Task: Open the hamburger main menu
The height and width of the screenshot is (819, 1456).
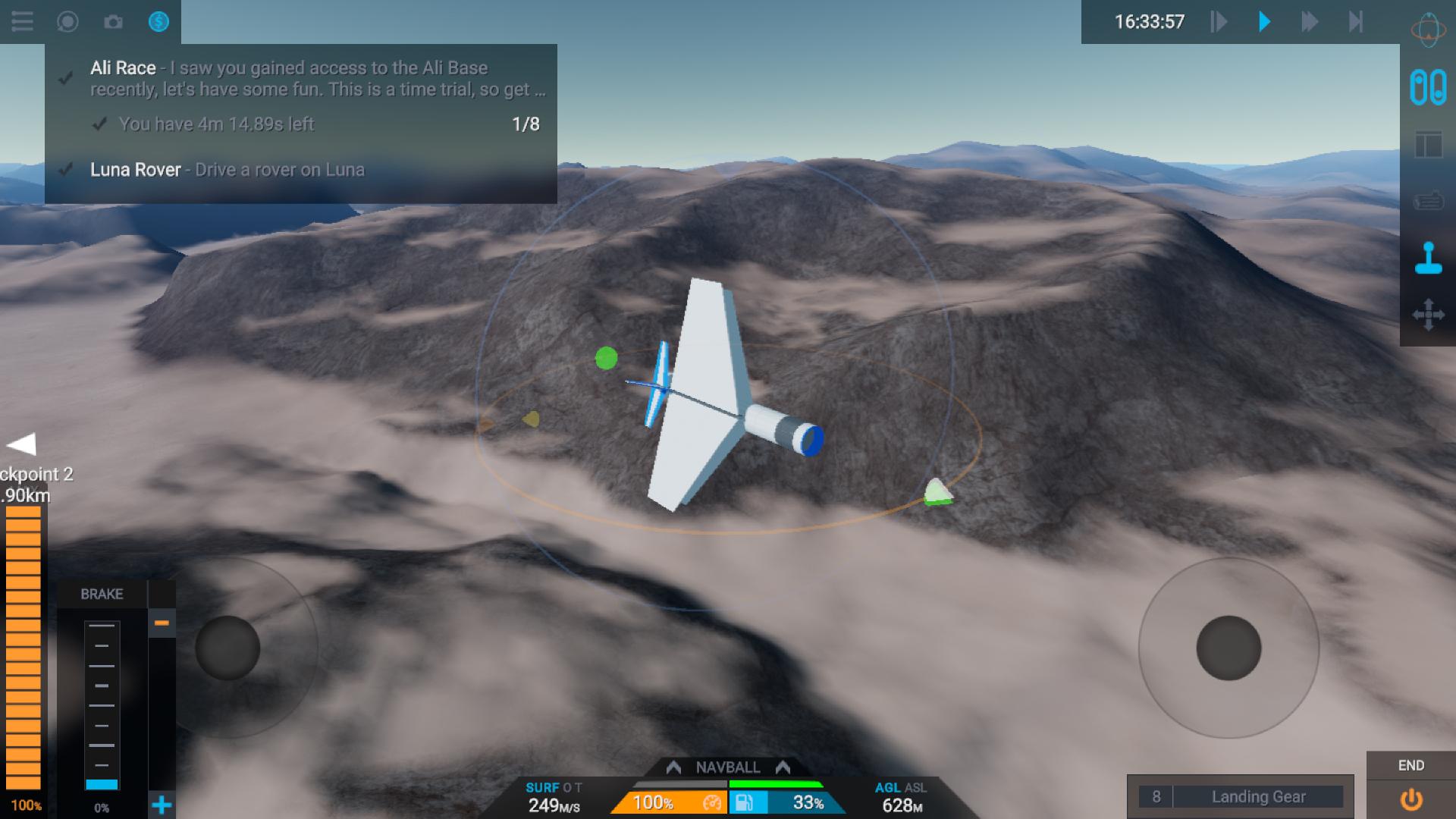Action: click(x=22, y=21)
